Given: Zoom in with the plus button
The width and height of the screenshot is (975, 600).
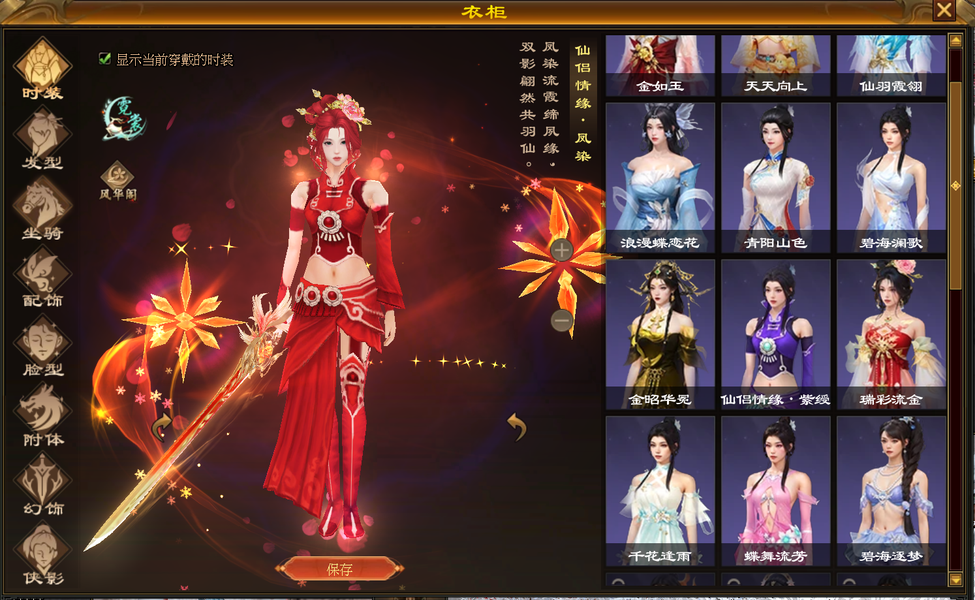Looking at the screenshot, I should 562,250.
